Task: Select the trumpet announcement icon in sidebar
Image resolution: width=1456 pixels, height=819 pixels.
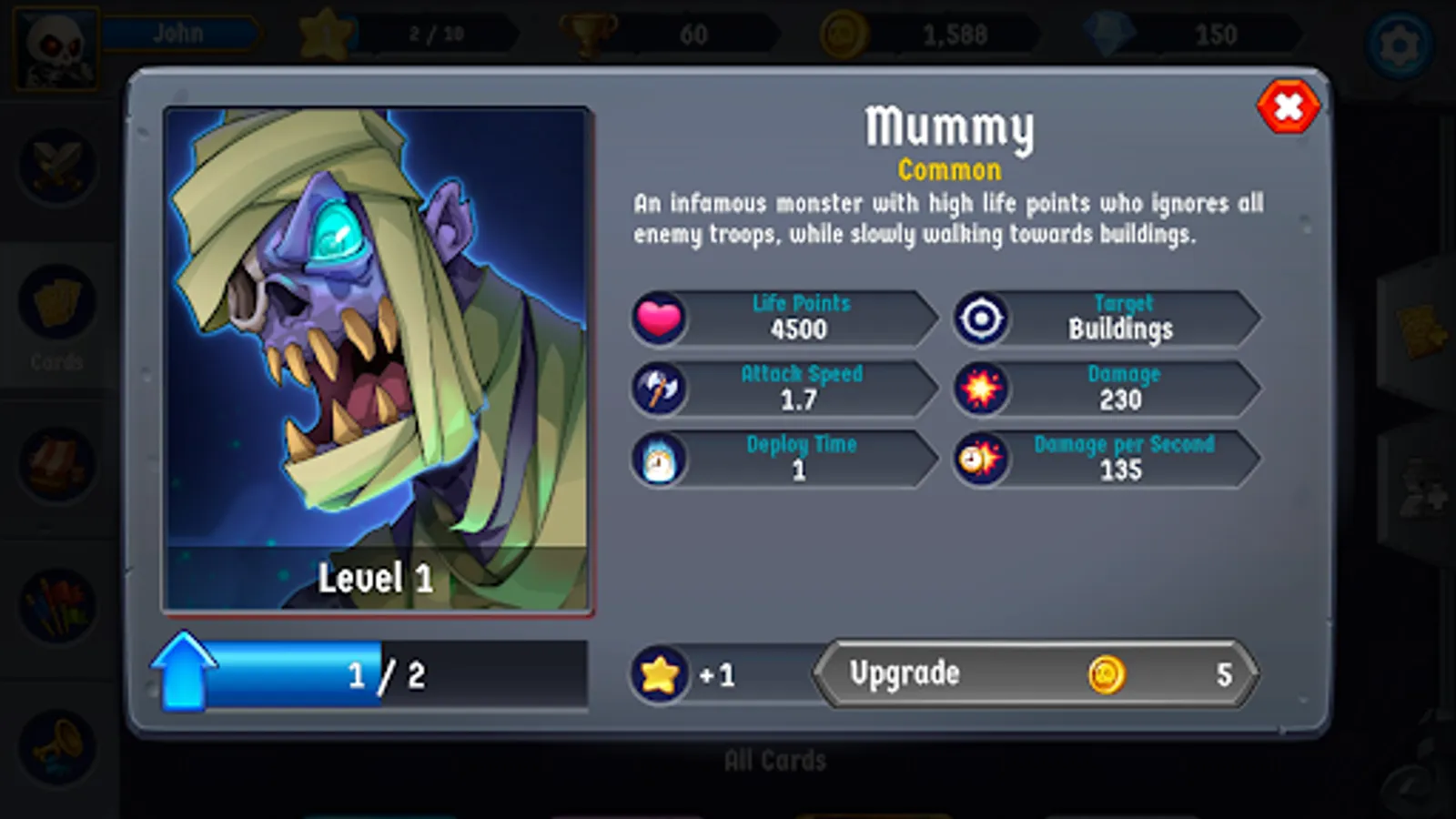Action: (57, 737)
